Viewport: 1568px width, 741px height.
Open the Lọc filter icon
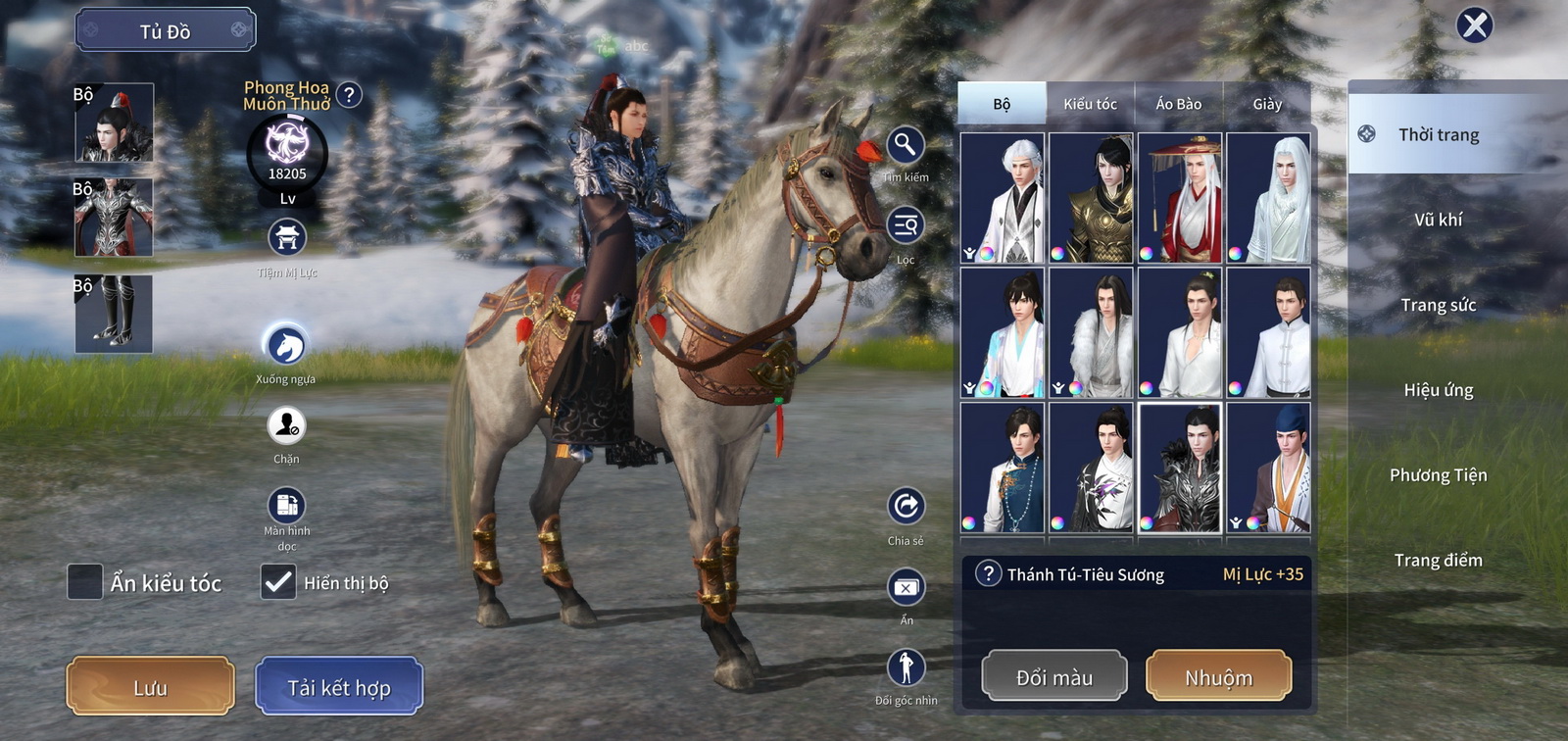tap(906, 226)
